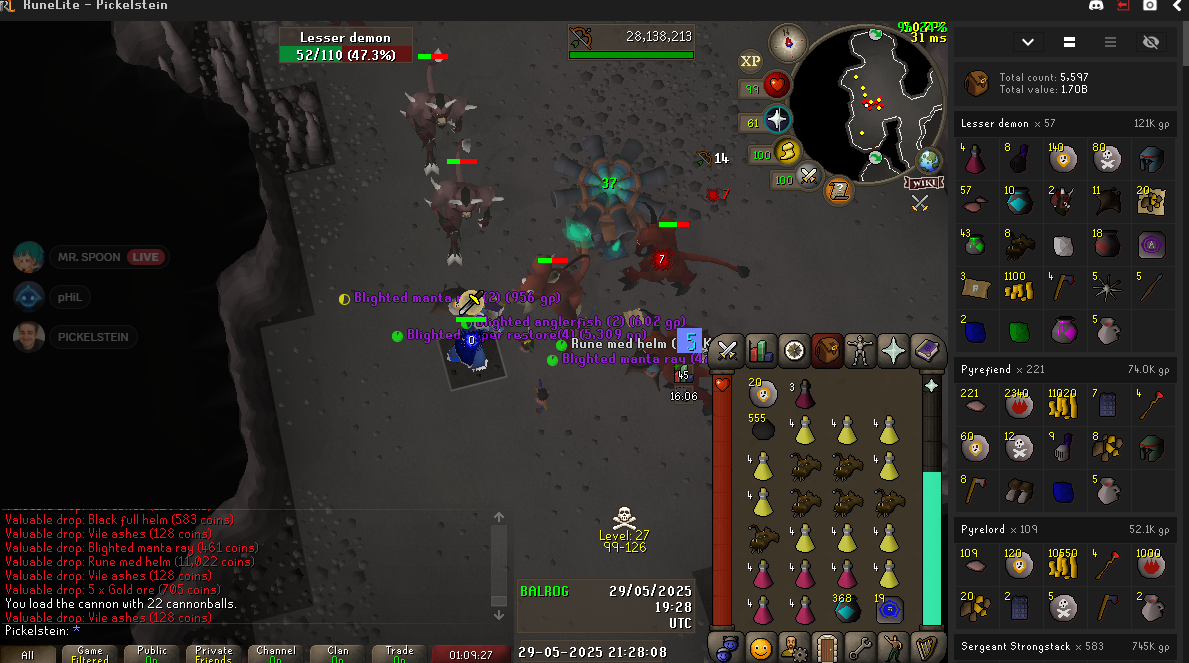Toggle the XP drops button

click(750, 61)
